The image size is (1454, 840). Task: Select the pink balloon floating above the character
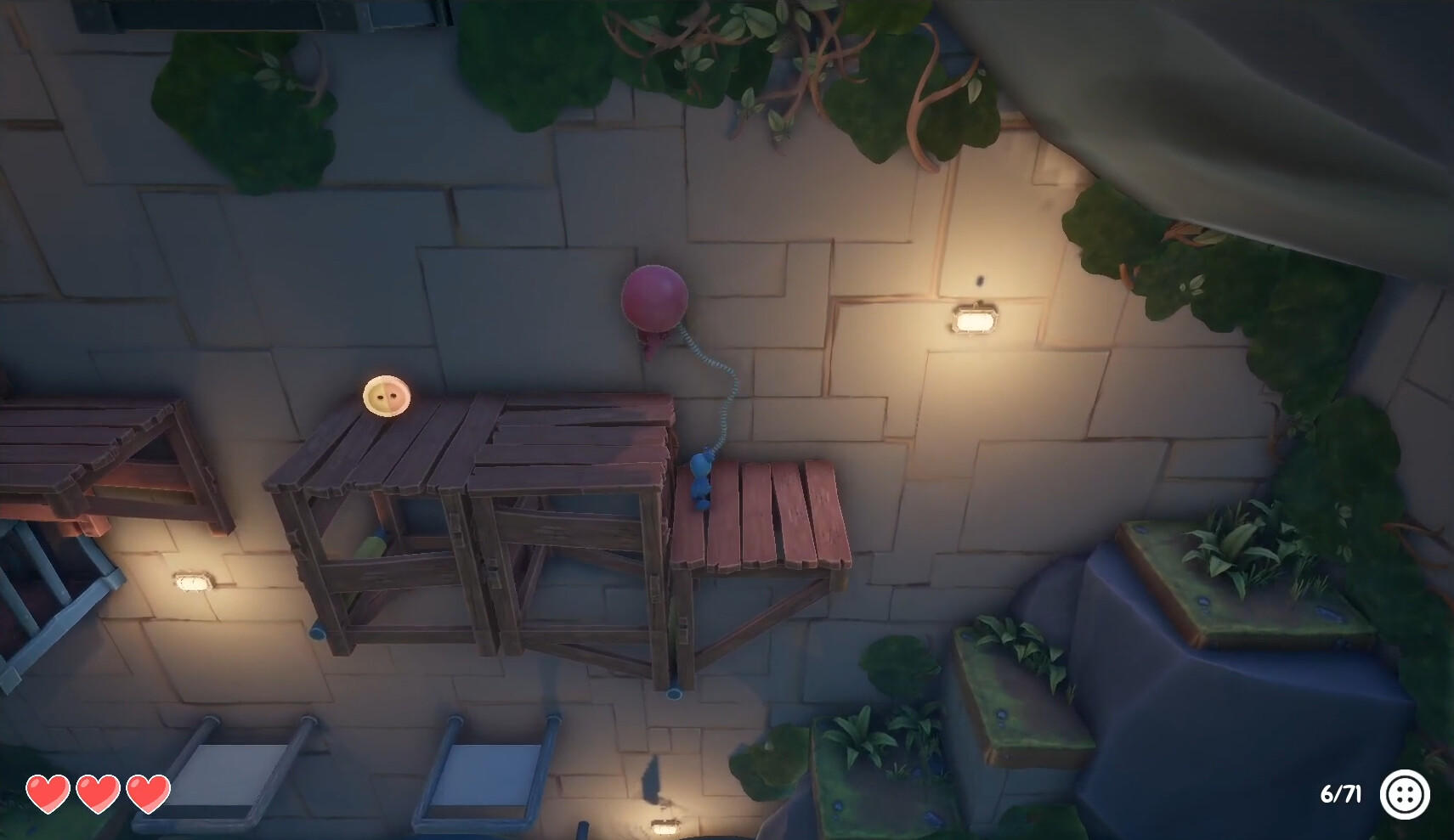(x=654, y=300)
